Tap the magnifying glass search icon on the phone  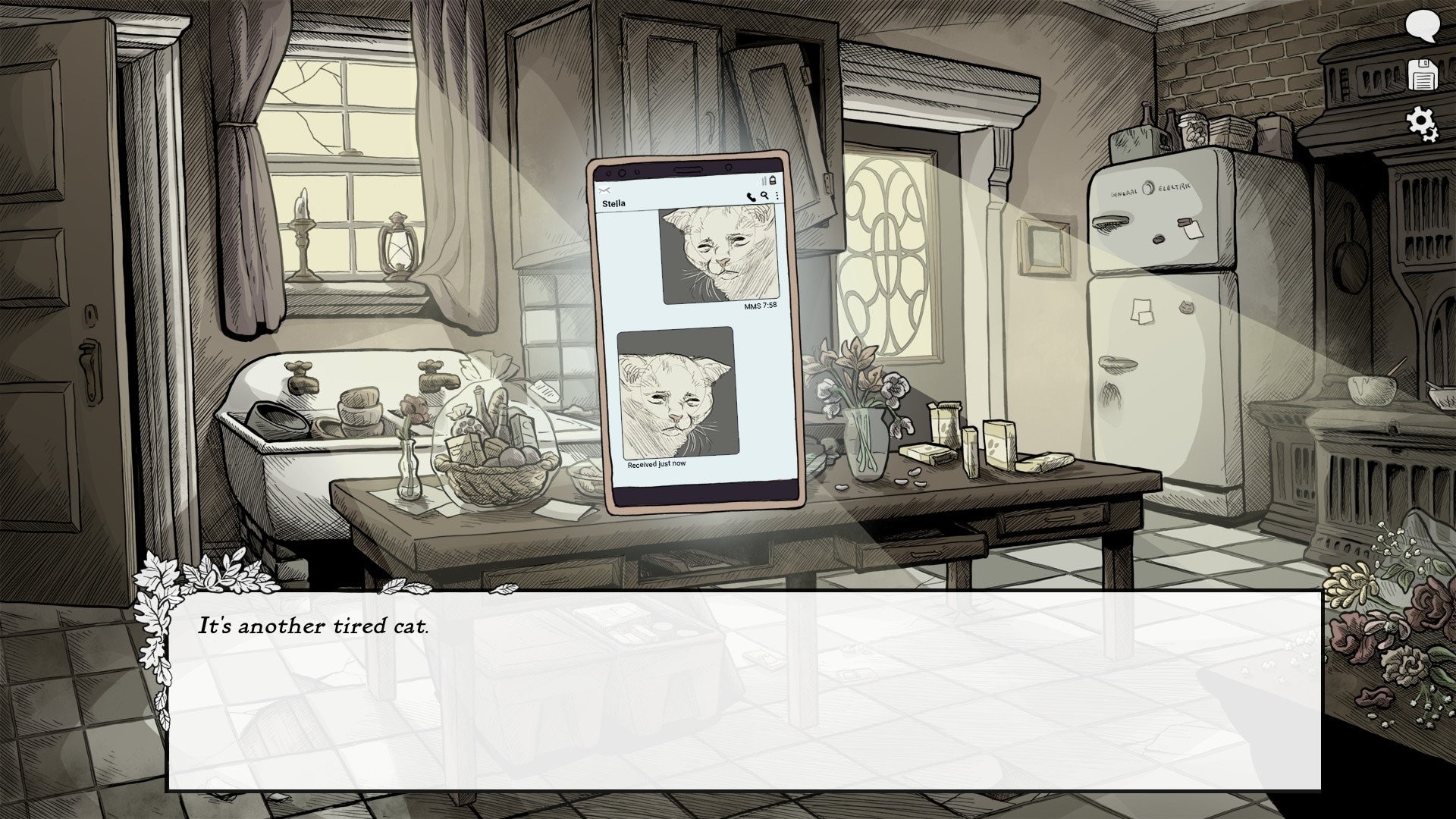(764, 196)
